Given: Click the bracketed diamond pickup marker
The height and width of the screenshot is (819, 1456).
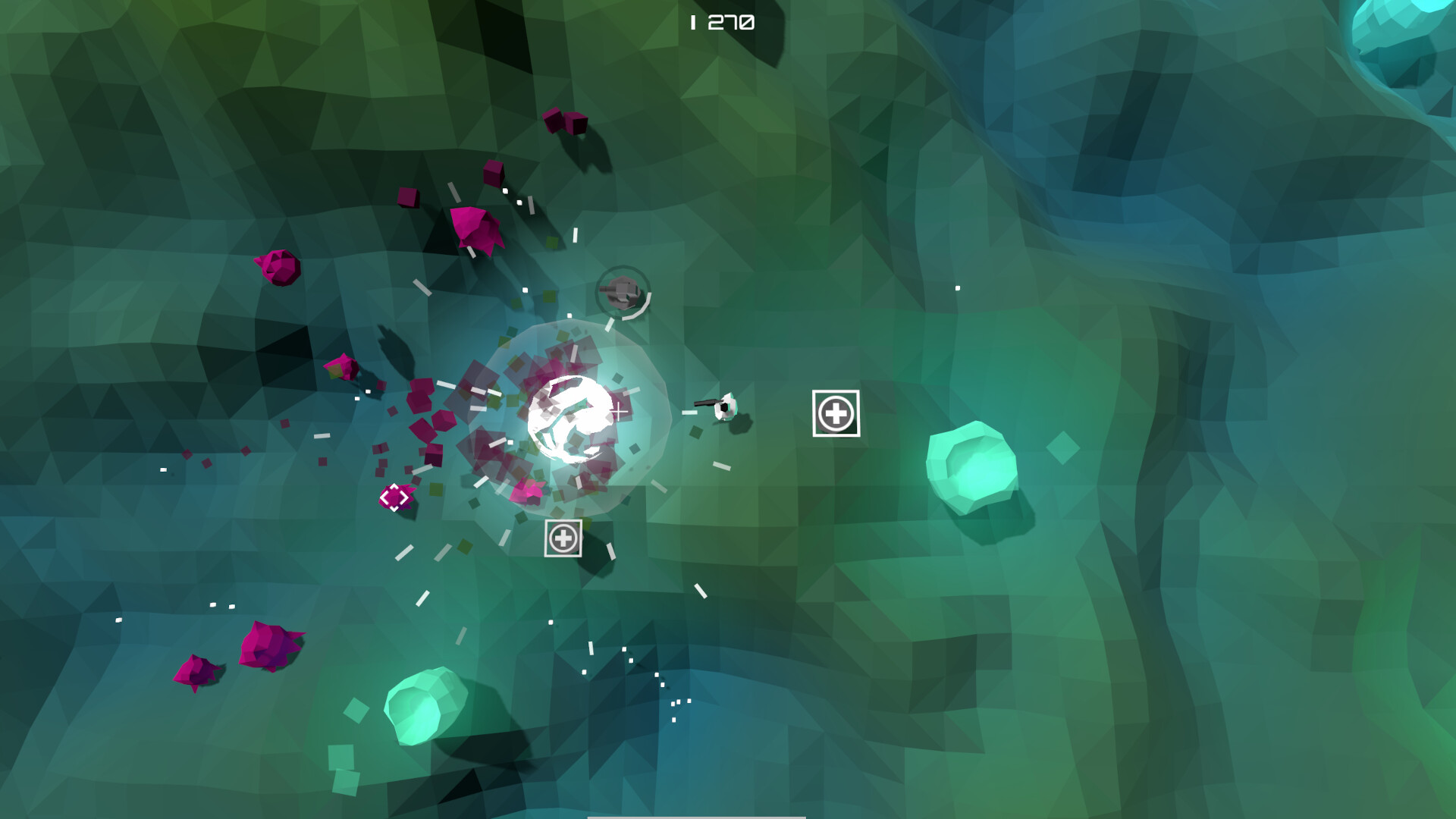Looking at the screenshot, I should coord(397,498).
